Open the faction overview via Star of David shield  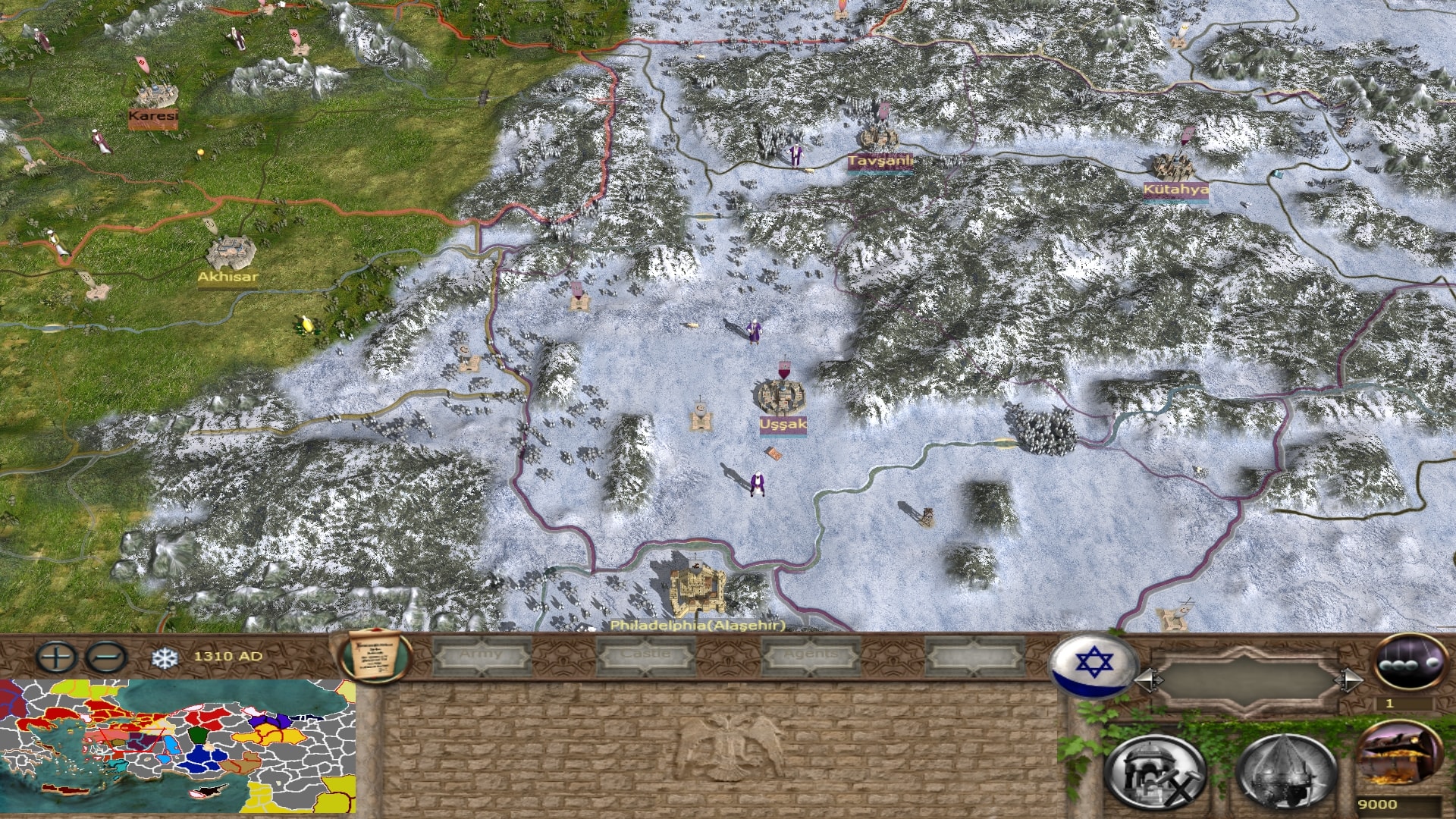click(1092, 664)
